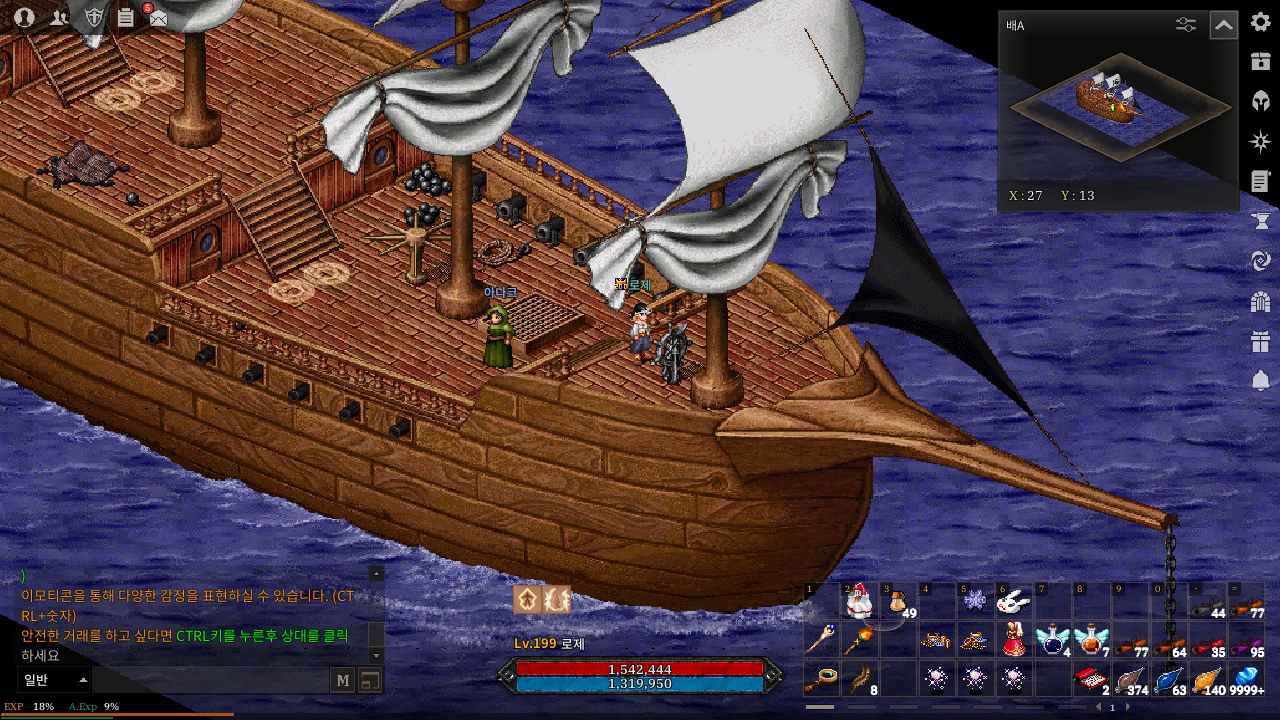Viewport: 1280px width, 720px height.
Task: Select the blue crystal with 9999+ count
Action: coord(1246,679)
